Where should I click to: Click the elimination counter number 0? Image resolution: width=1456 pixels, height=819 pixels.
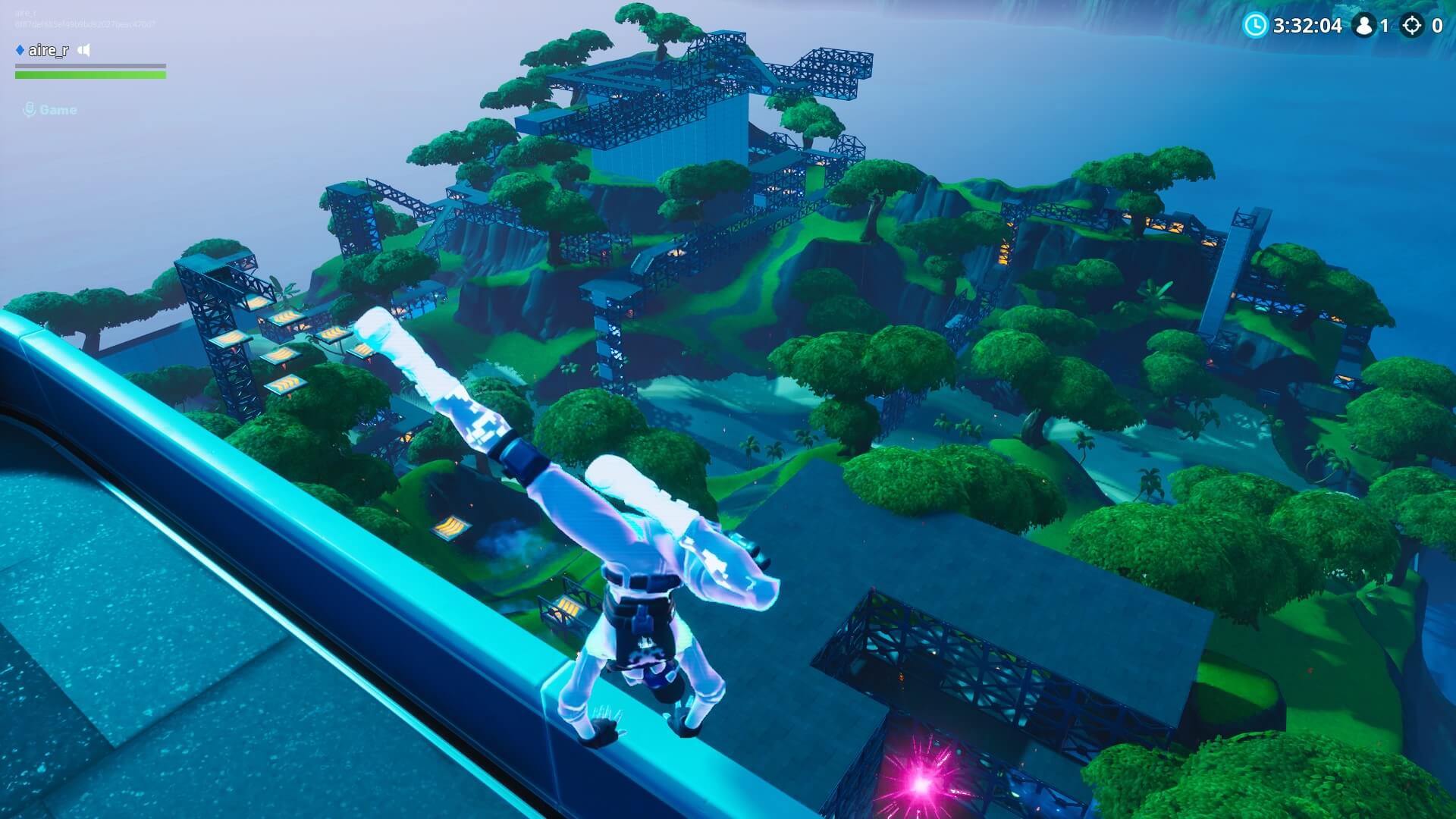(1438, 25)
